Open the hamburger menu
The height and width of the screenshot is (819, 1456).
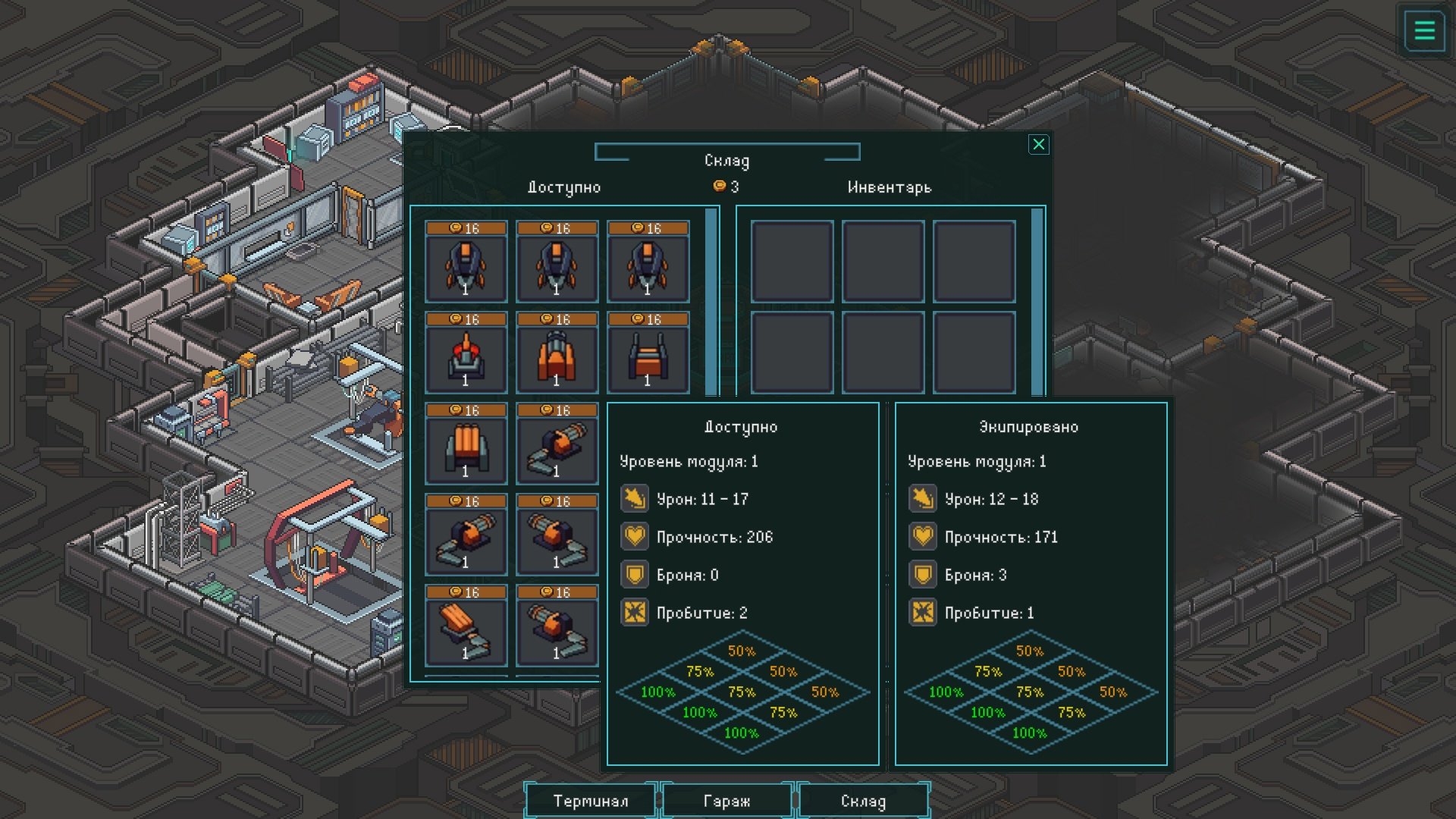1424,31
